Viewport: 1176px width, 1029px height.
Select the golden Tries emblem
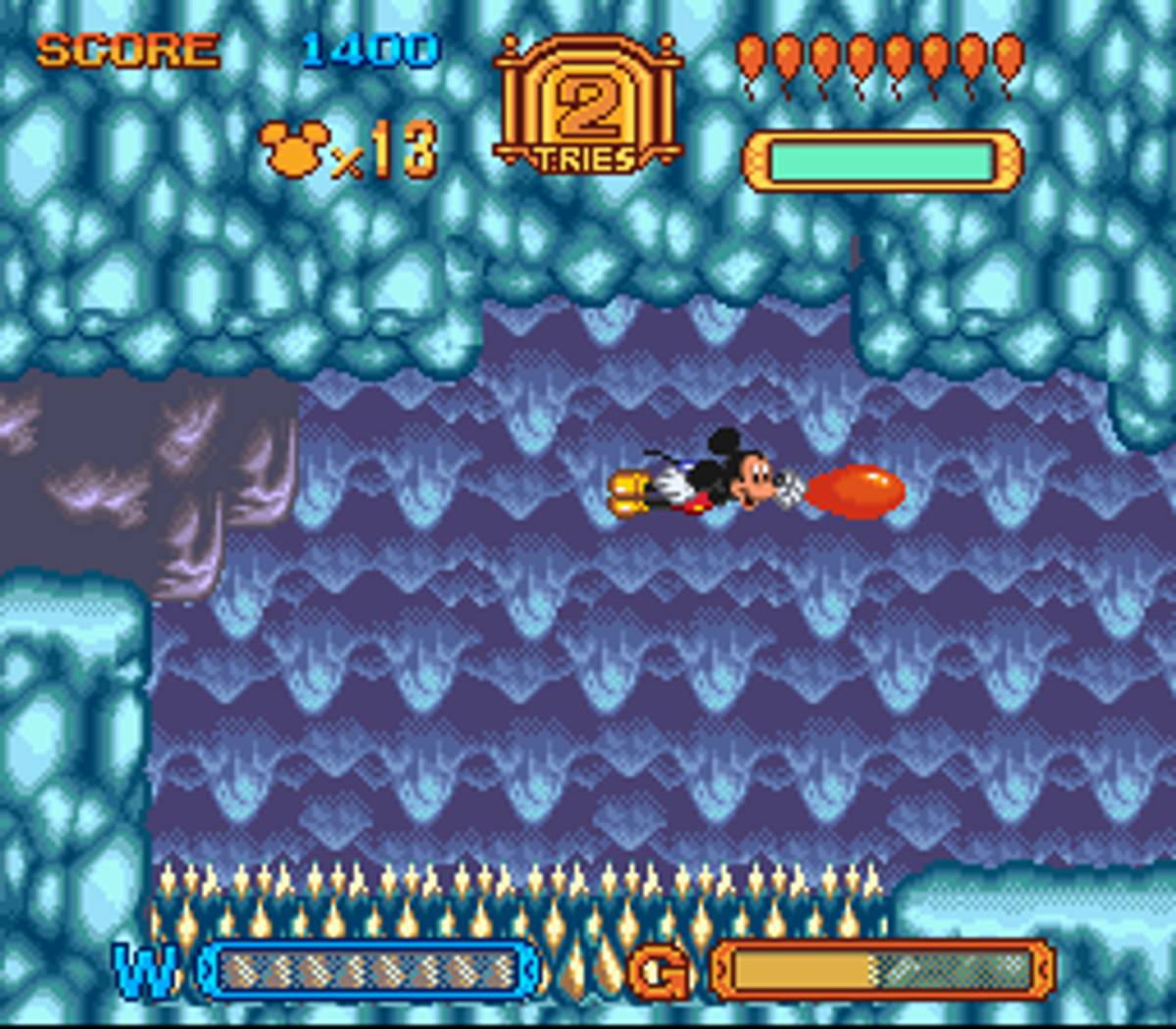[x=587, y=106]
